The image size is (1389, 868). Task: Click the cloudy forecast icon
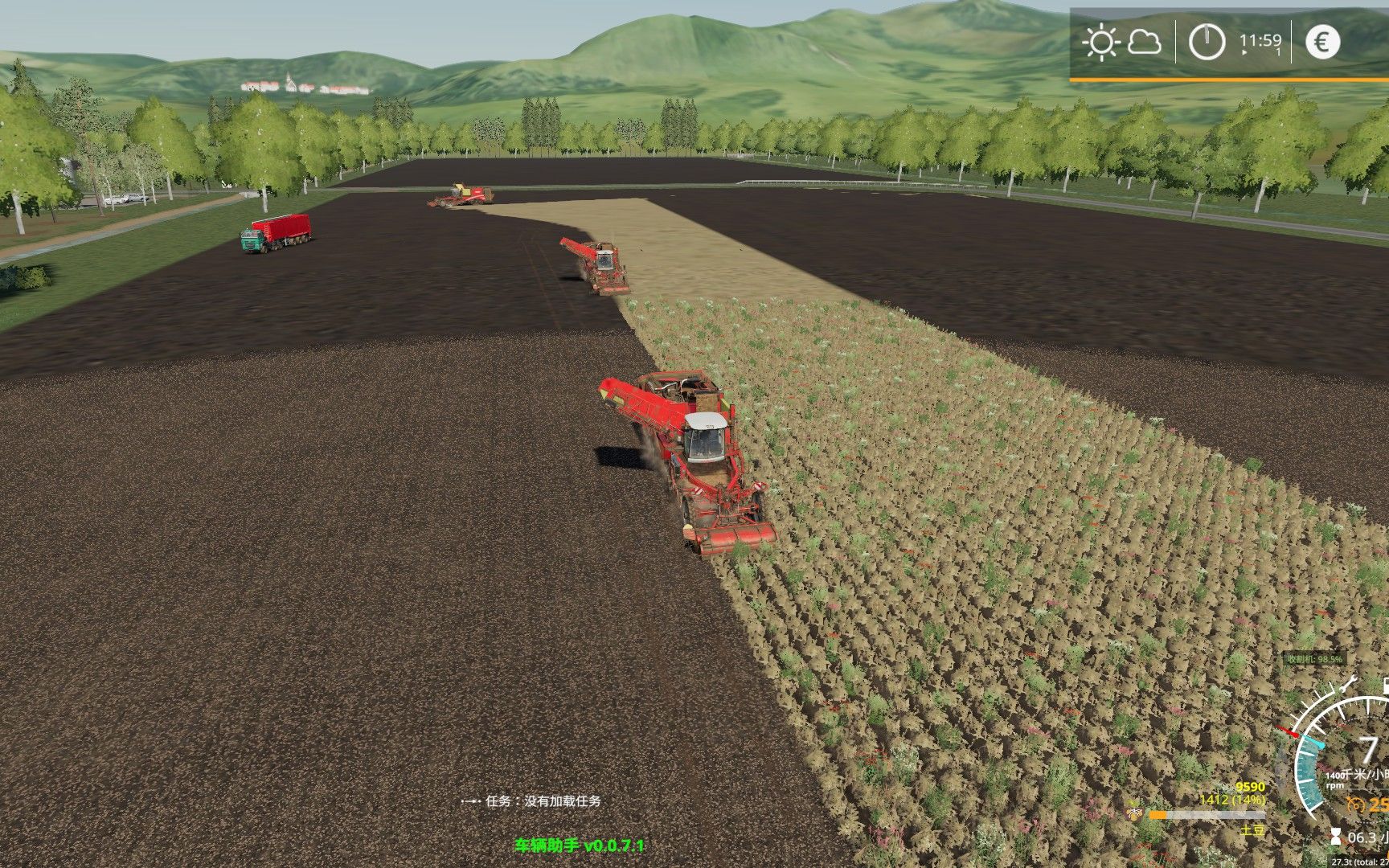tap(1144, 42)
